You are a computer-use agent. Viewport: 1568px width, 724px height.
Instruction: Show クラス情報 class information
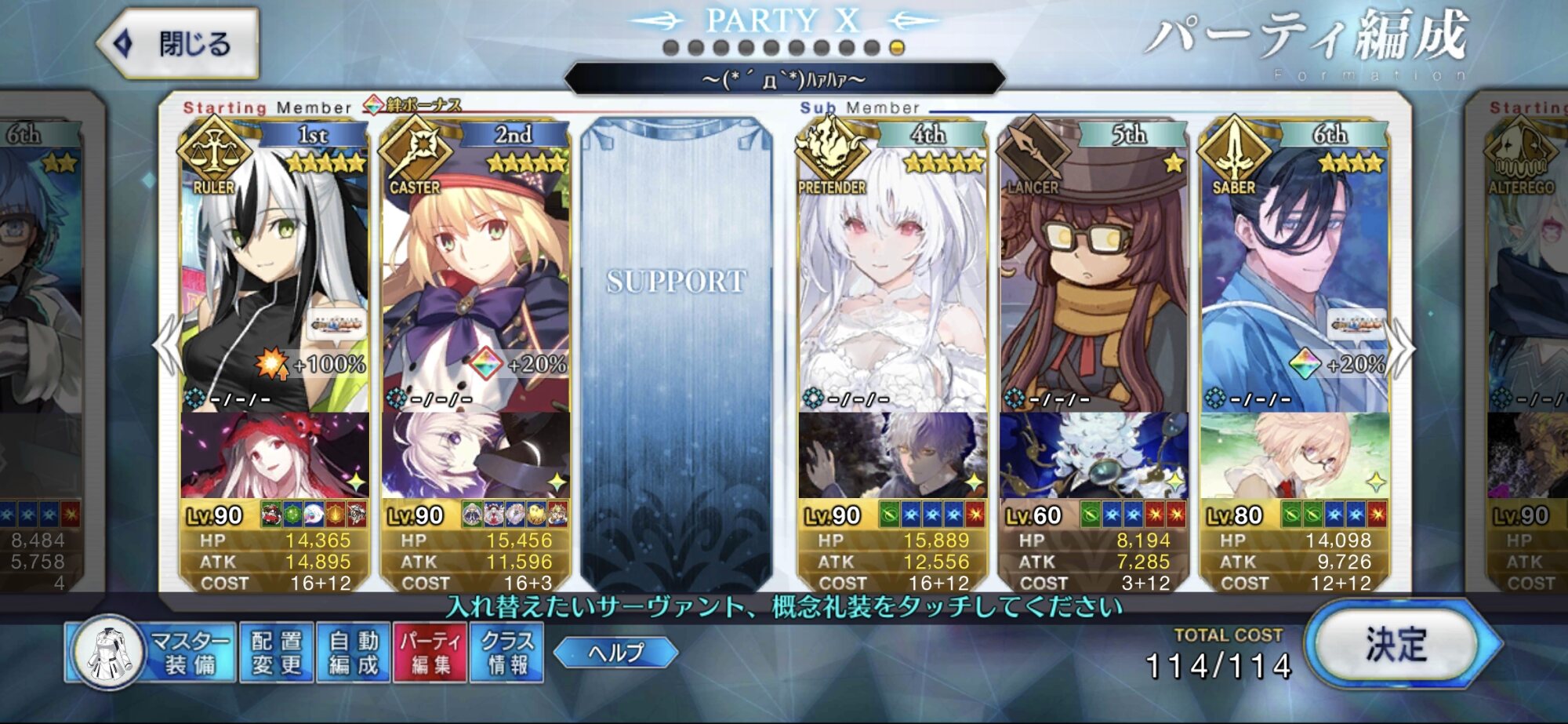point(506,653)
